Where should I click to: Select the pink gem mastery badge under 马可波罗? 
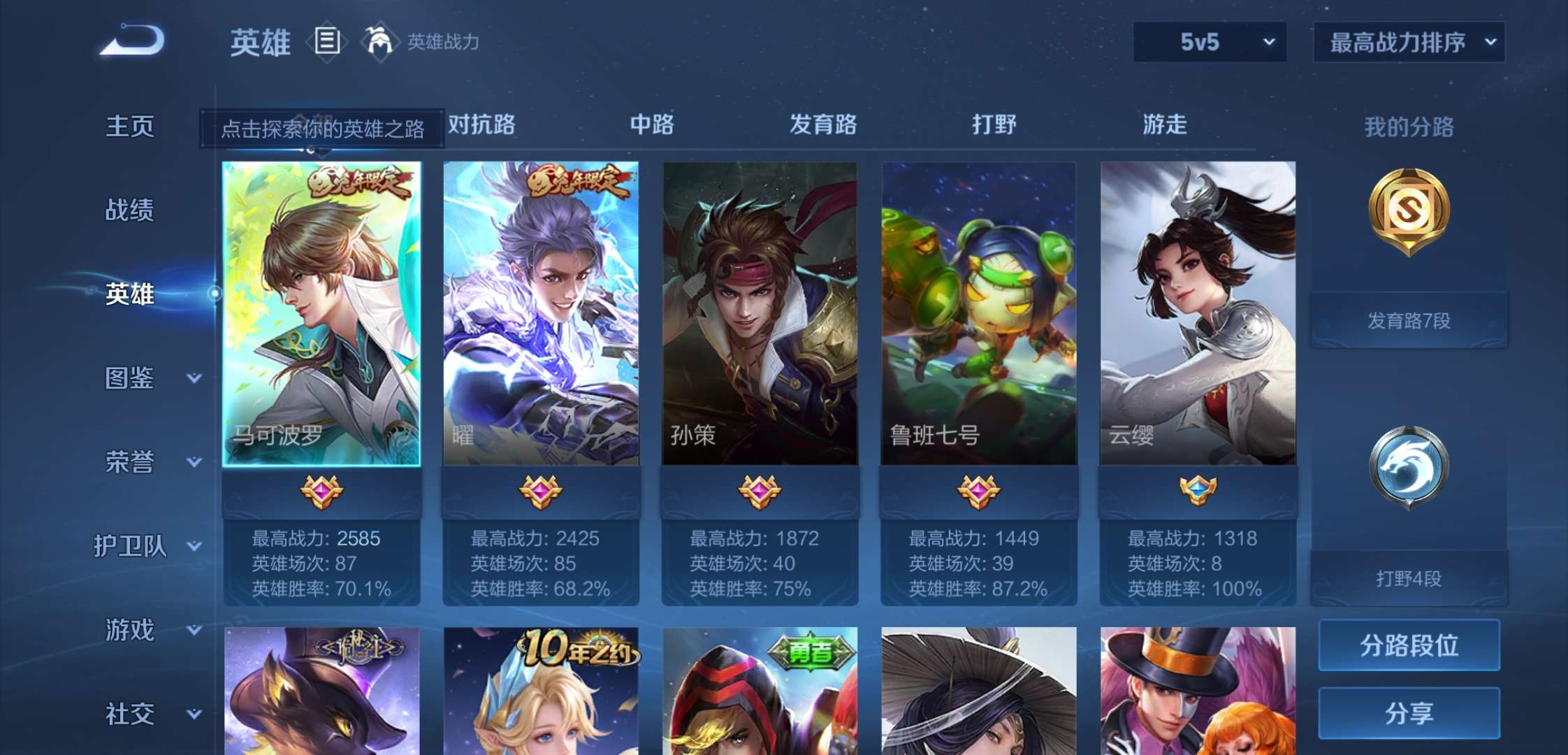pyautogui.click(x=321, y=491)
